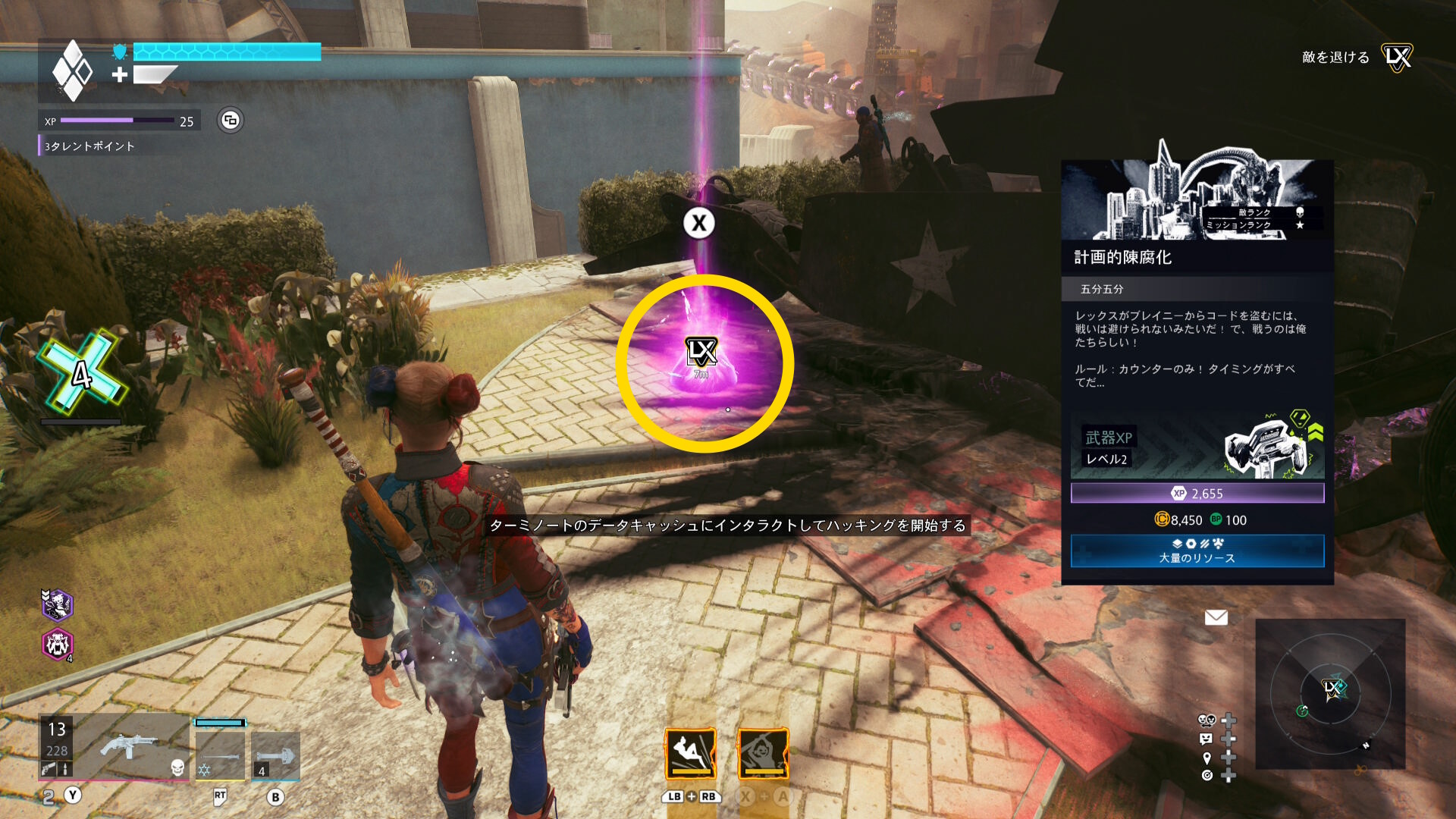Click the 大量のリソース reward bar
The width and height of the screenshot is (1456, 819).
1197,551
